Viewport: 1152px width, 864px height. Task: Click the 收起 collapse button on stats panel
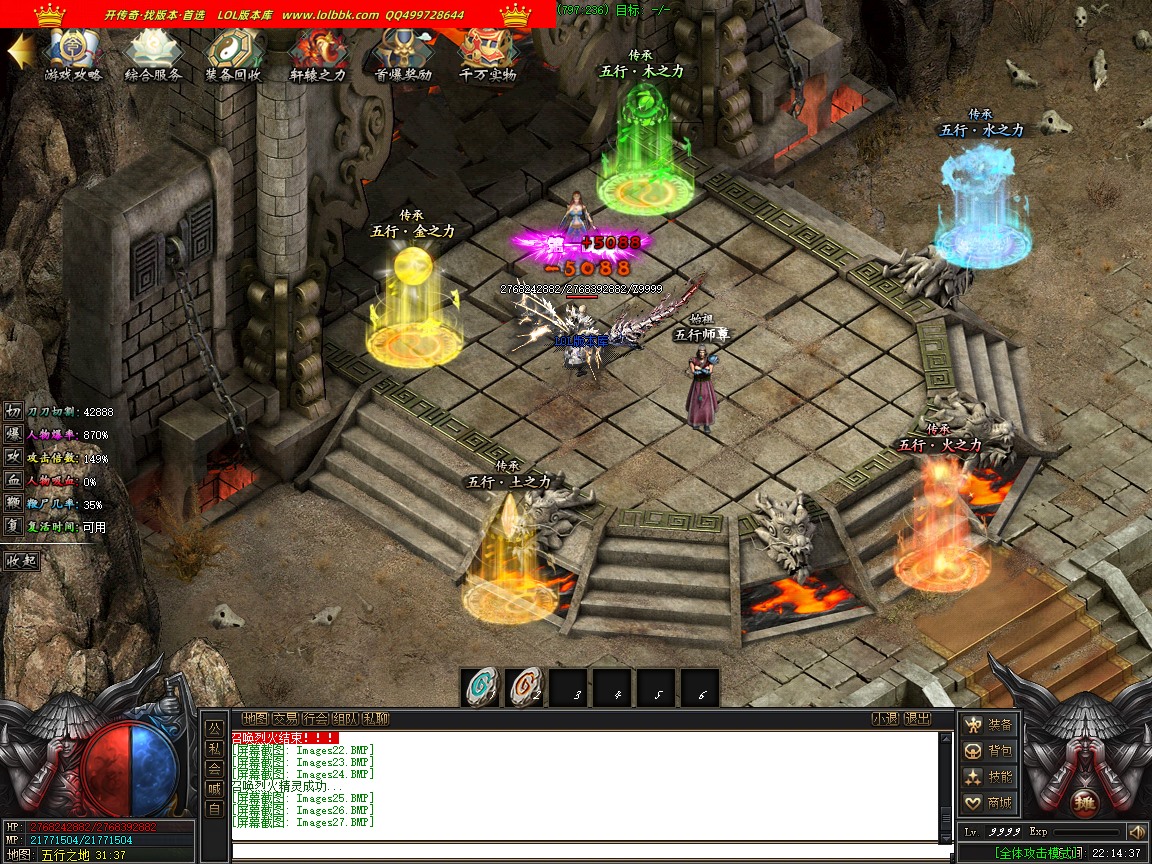pos(21,561)
